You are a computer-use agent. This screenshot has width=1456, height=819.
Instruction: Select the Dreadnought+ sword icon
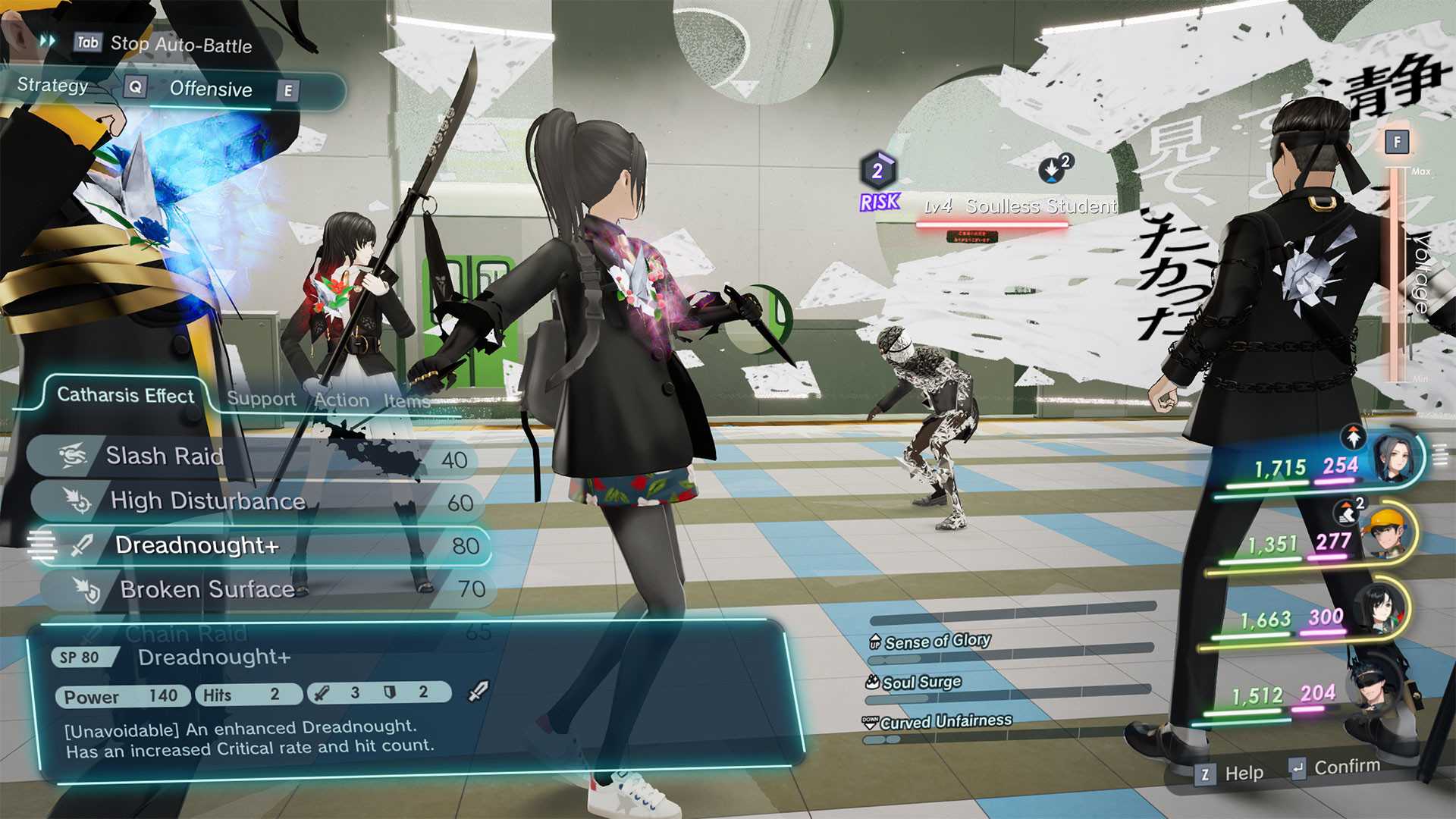(83, 544)
